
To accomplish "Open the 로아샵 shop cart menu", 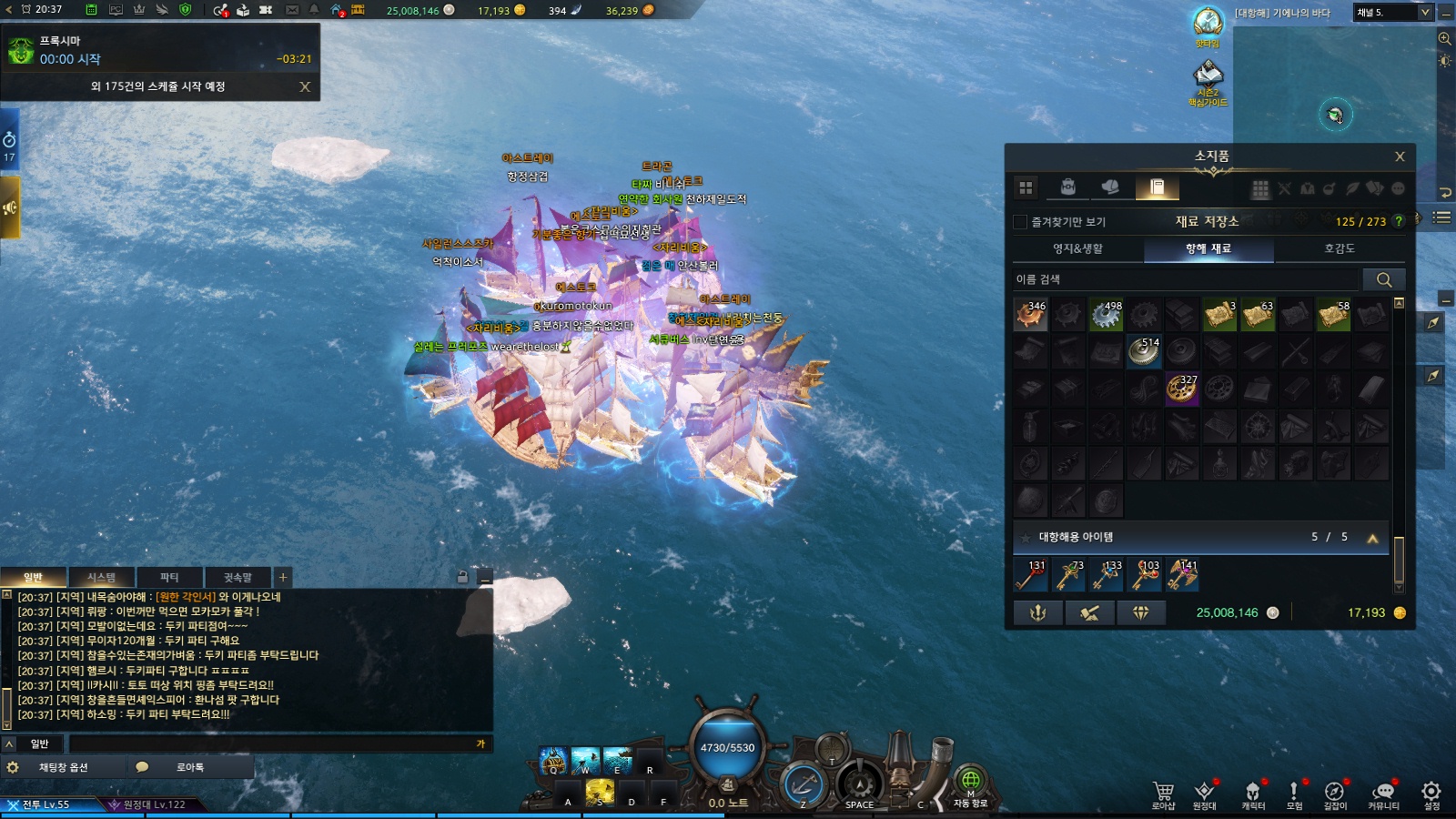I will [1163, 794].
